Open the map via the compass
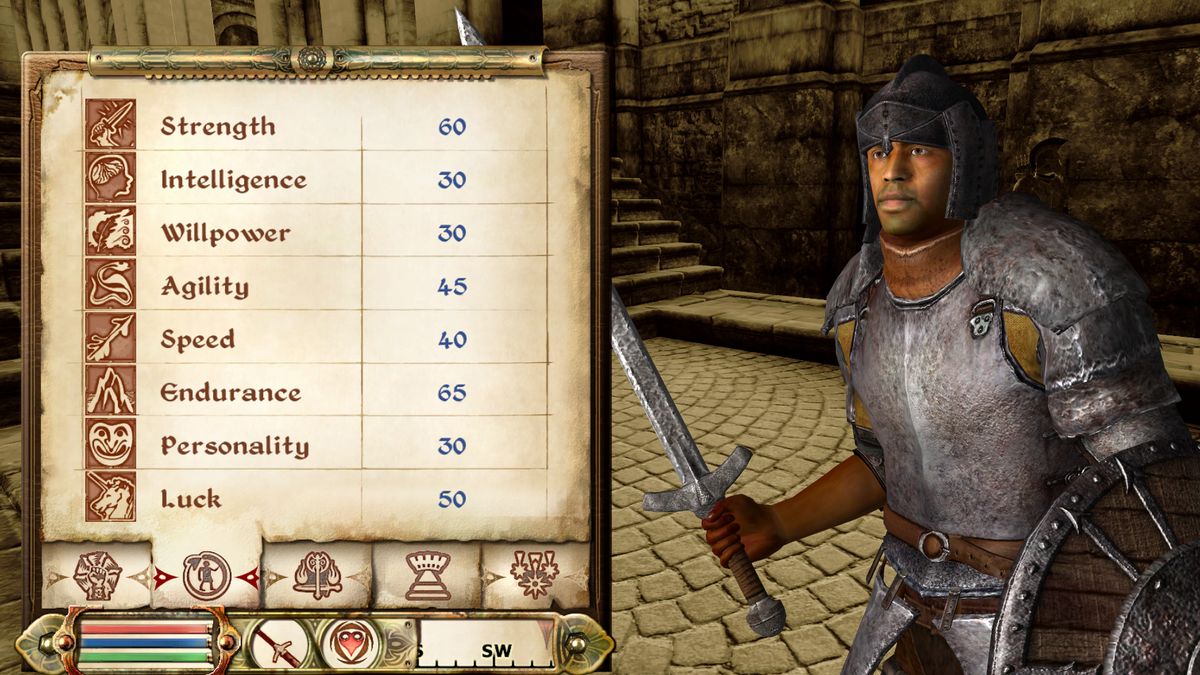Image resolution: width=1200 pixels, height=675 pixels. tap(485, 643)
